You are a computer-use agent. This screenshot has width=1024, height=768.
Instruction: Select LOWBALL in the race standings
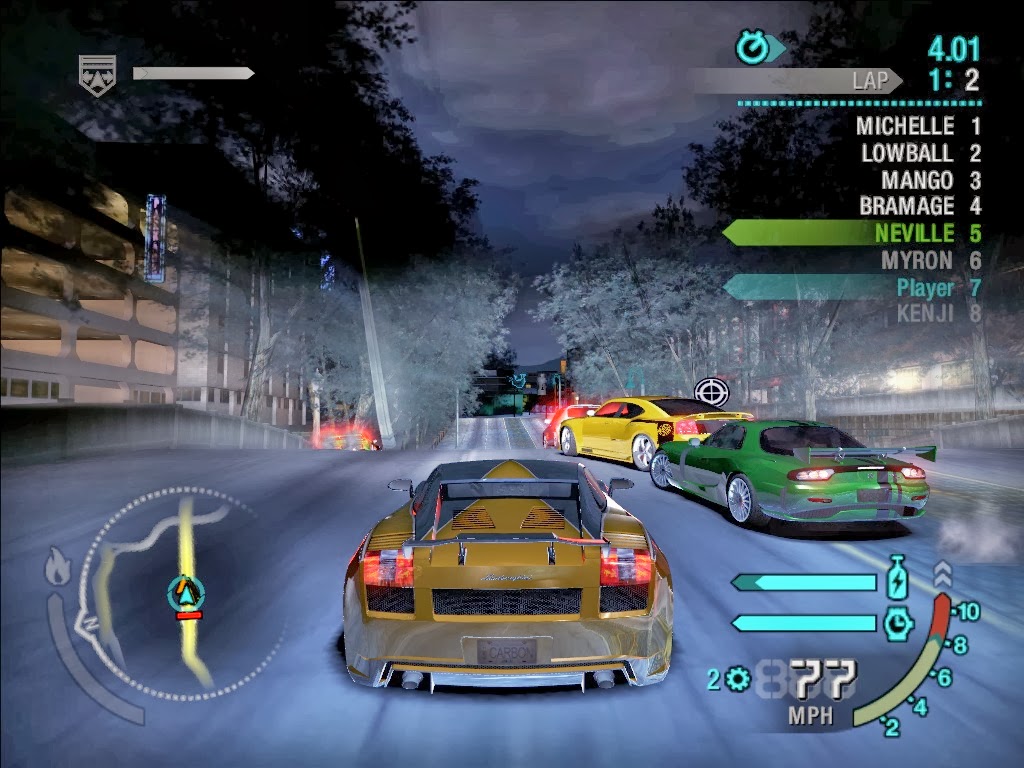[908, 154]
